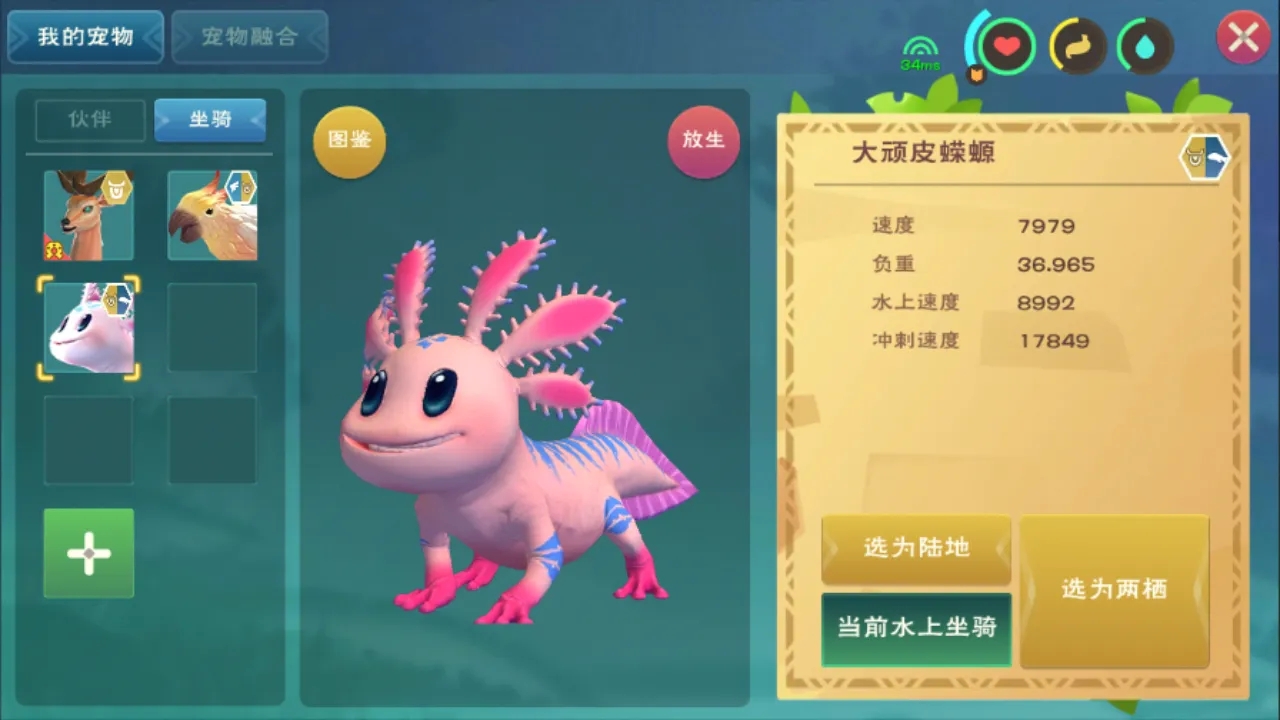
Task: Click the green plus to add a pet
Action: (88, 552)
